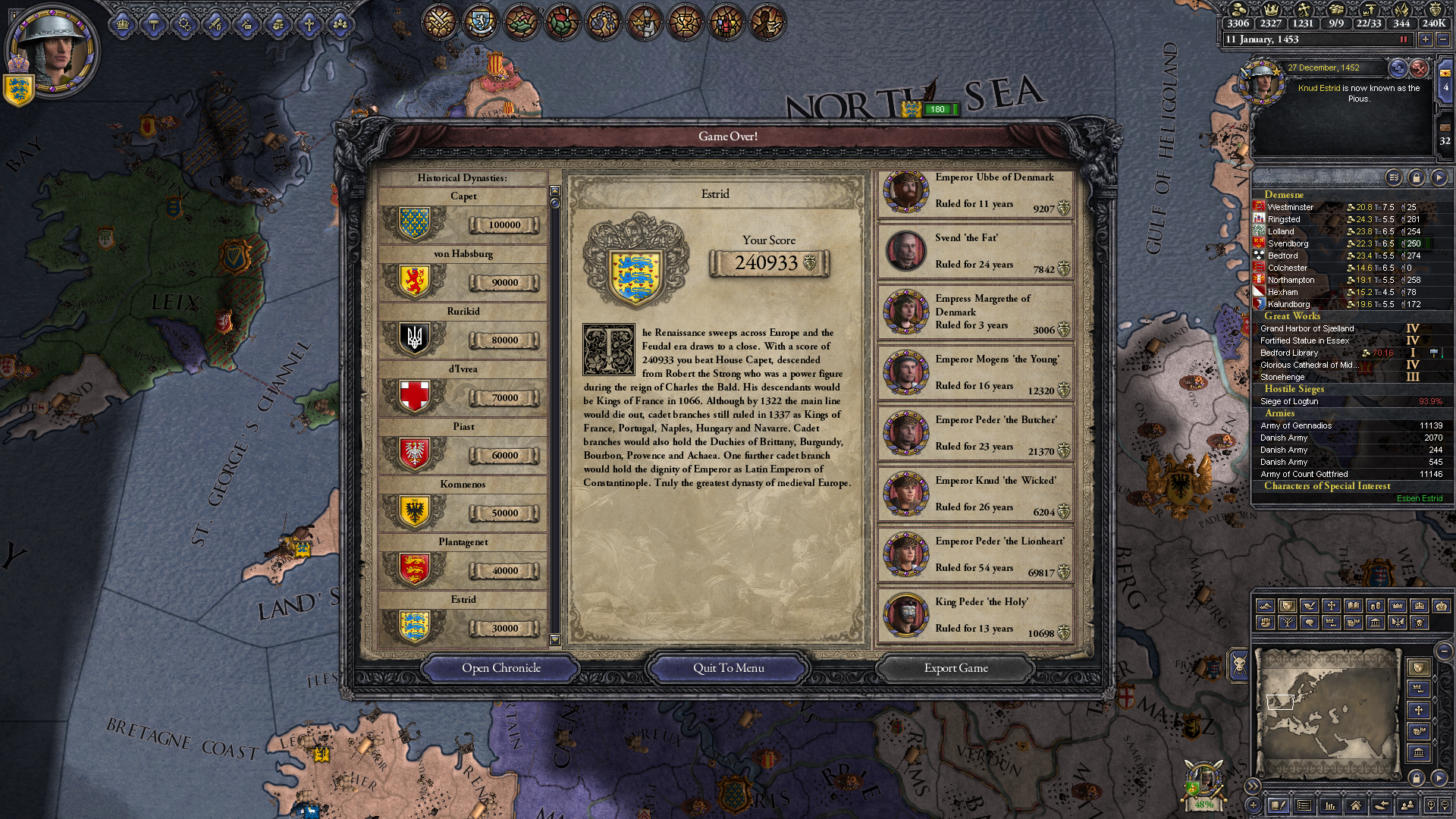
Task: Open Esben Estrid character of interest
Action: tap(1419, 498)
